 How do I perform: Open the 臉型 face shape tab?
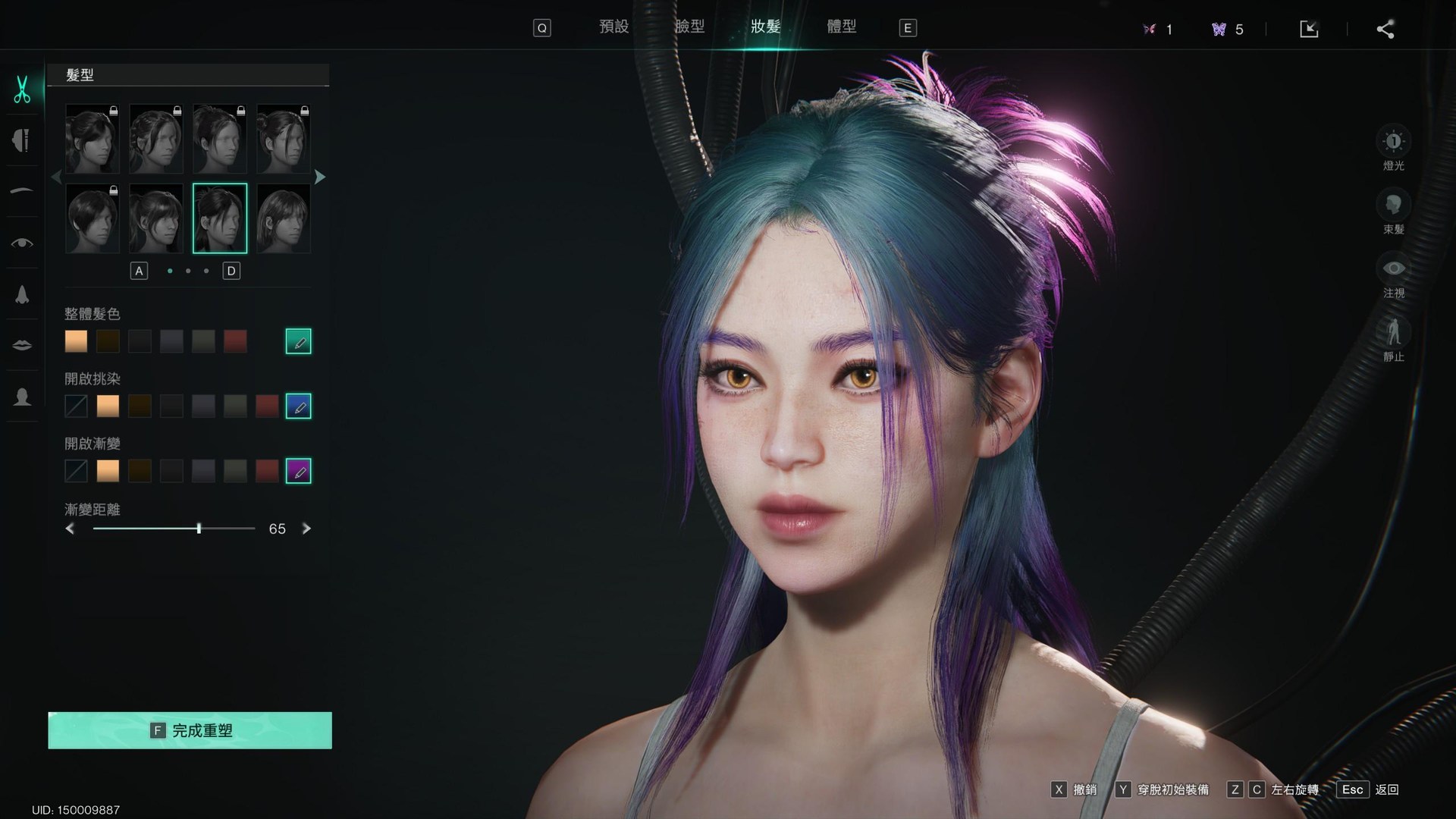(x=689, y=27)
